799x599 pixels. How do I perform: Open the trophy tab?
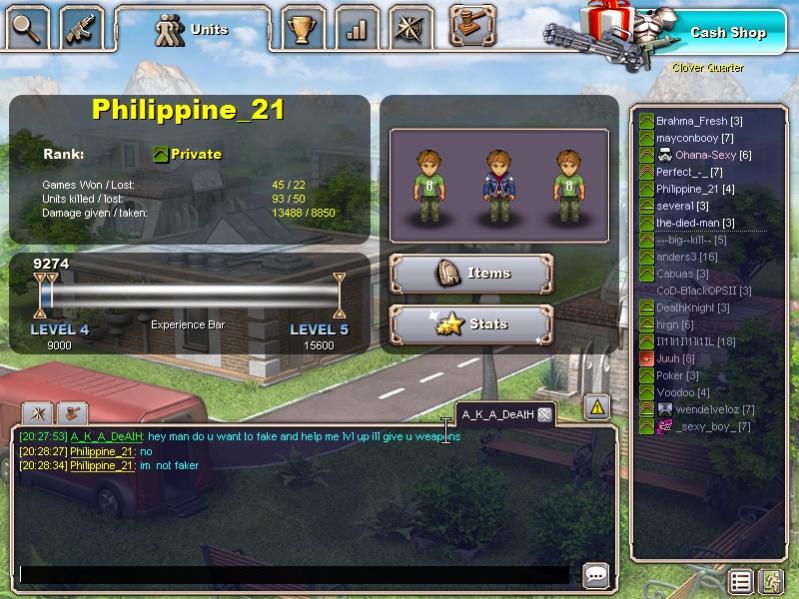[x=301, y=28]
